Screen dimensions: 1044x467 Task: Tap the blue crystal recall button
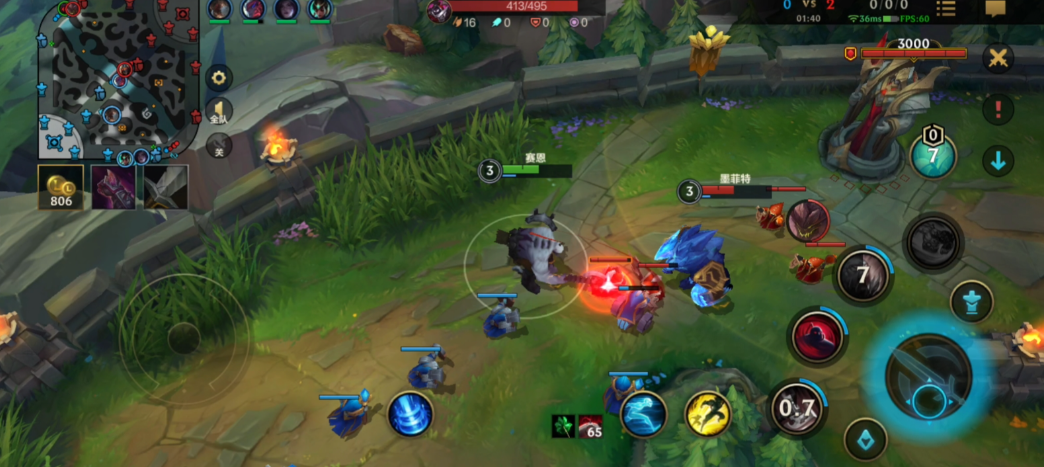coord(866,439)
